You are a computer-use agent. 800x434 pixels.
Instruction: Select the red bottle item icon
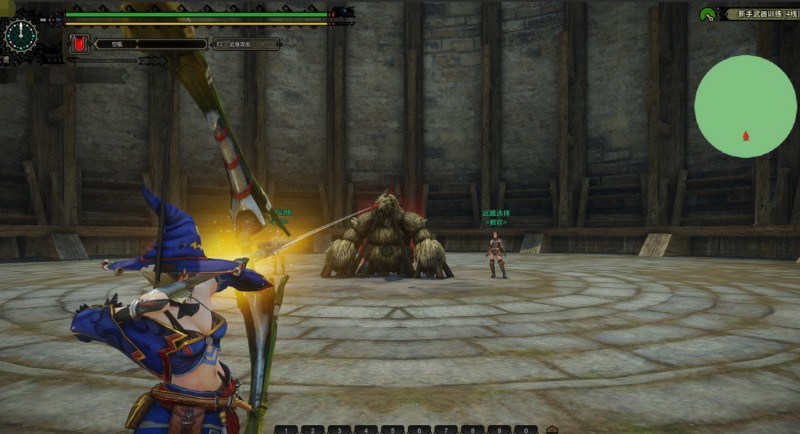click(x=78, y=44)
